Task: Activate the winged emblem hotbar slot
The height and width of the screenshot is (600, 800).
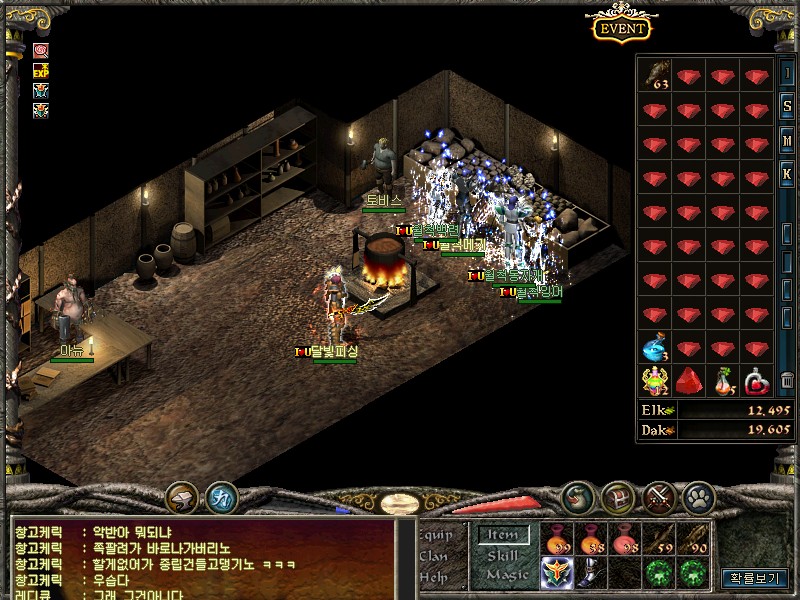Action: click(557, 573)
